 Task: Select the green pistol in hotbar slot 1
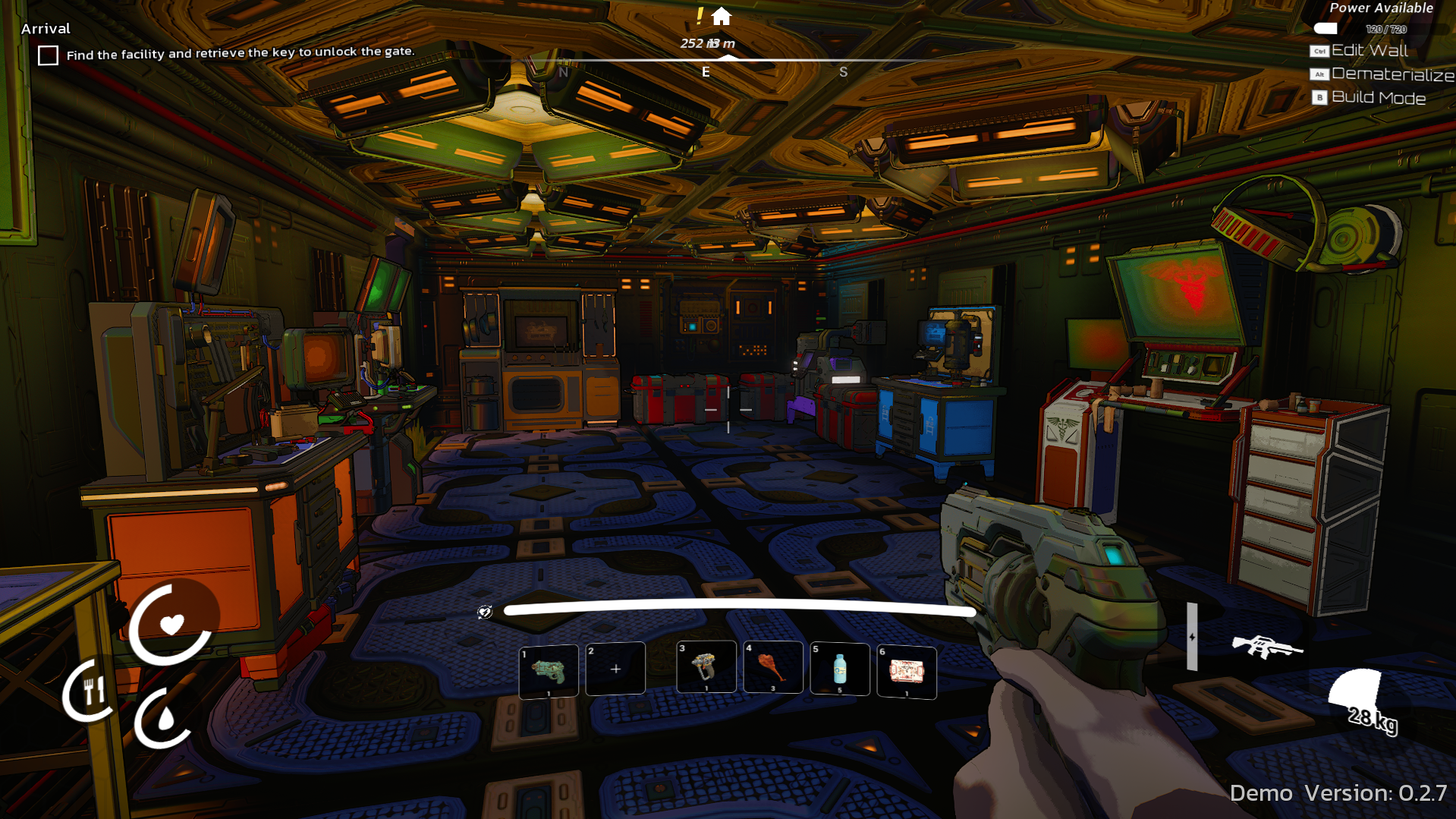(548, 670)
